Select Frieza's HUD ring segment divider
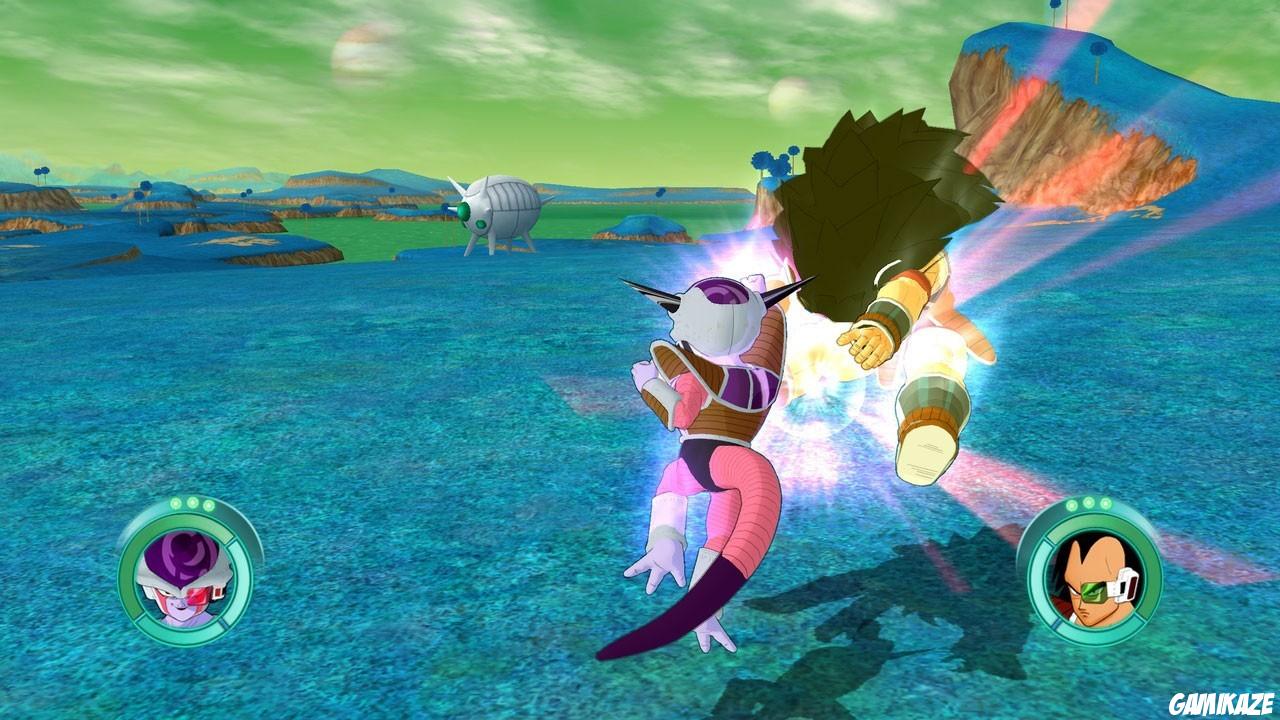1280x720 pixels. pyautogui.click(x=229, y=541)
